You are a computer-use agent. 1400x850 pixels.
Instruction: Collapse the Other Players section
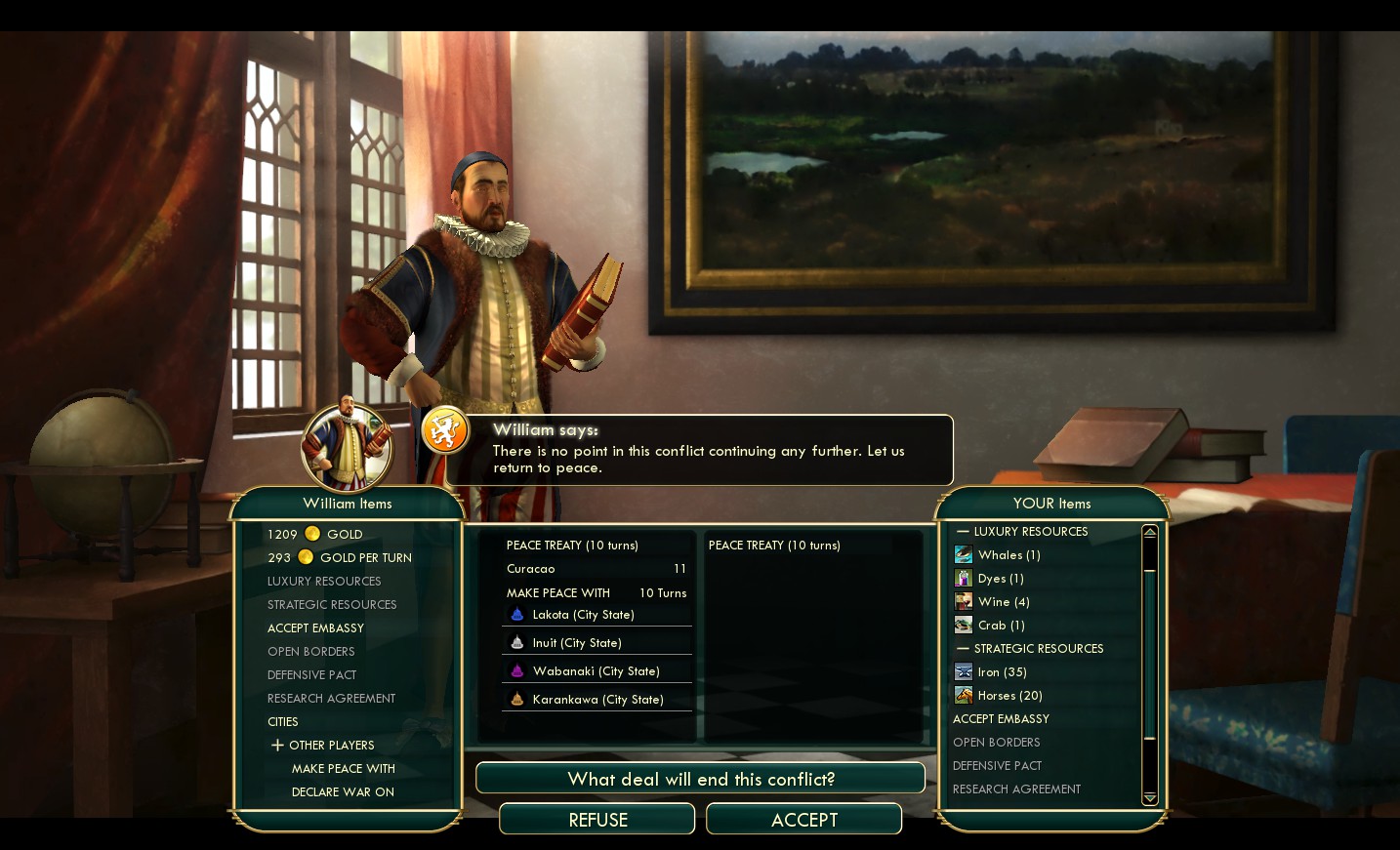[x=278, y=745]
